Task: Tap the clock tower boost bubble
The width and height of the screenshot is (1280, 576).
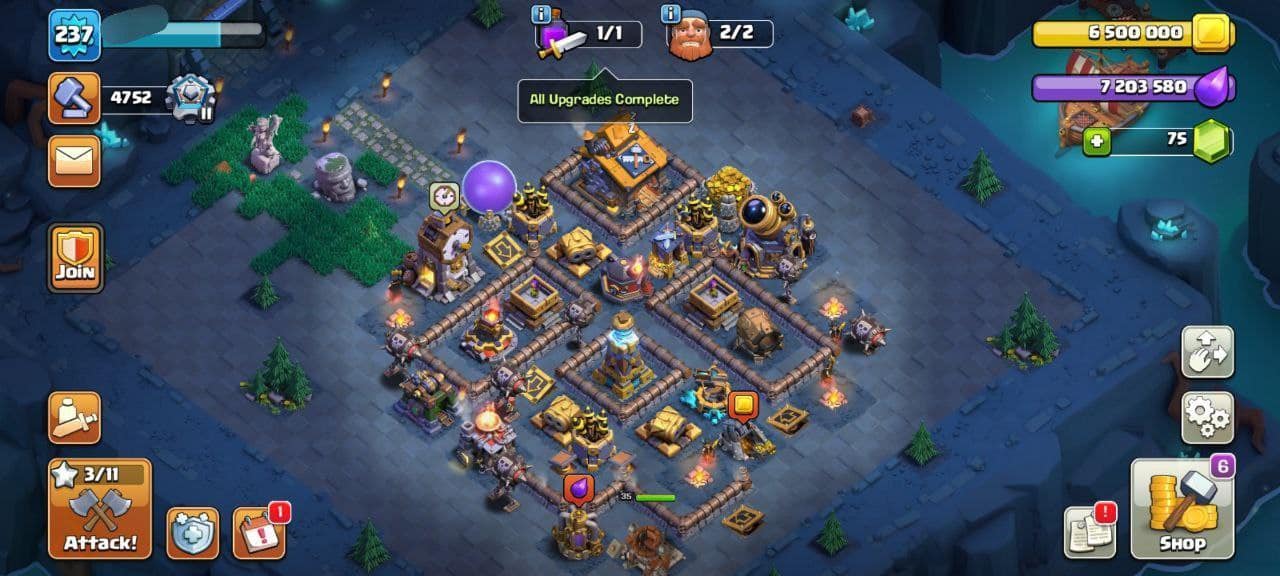Action: point(444,196)
